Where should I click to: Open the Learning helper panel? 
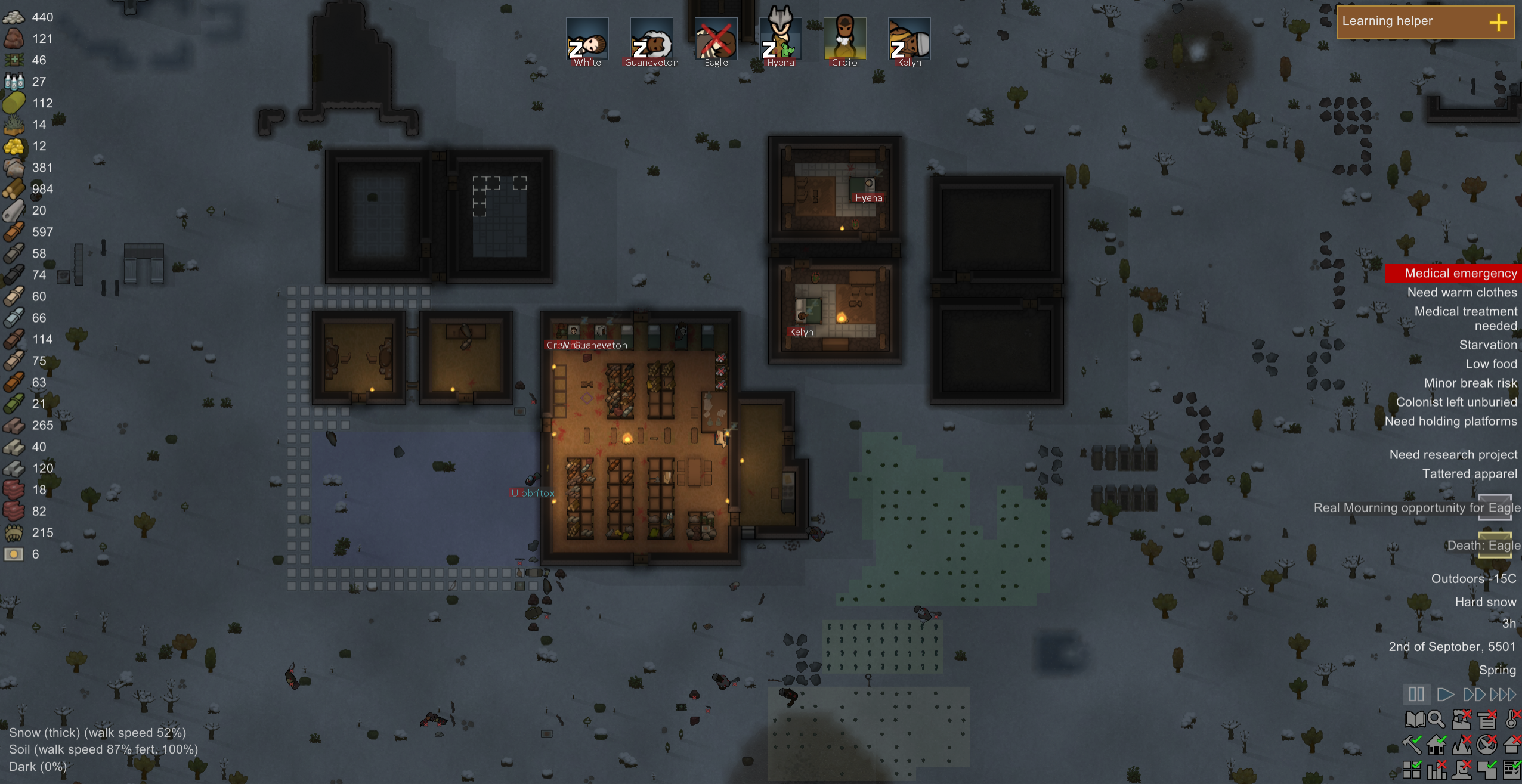click(1425, 22)
